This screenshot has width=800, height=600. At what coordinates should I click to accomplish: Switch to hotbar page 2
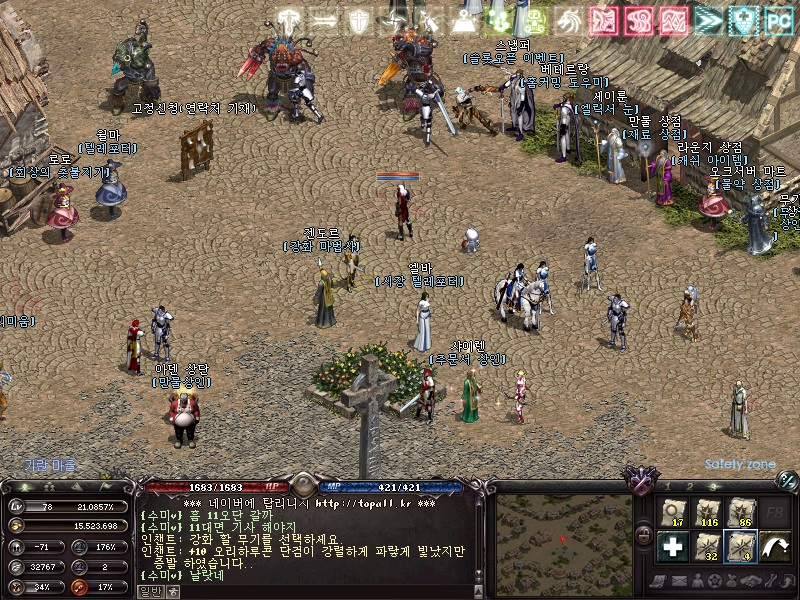pyautogui.click(x=689, y=486)
